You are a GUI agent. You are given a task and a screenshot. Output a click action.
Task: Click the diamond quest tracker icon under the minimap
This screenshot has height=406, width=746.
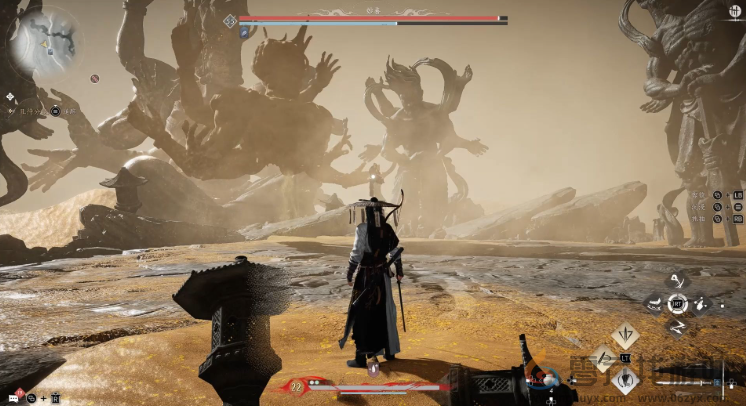(x=10, y=97)
